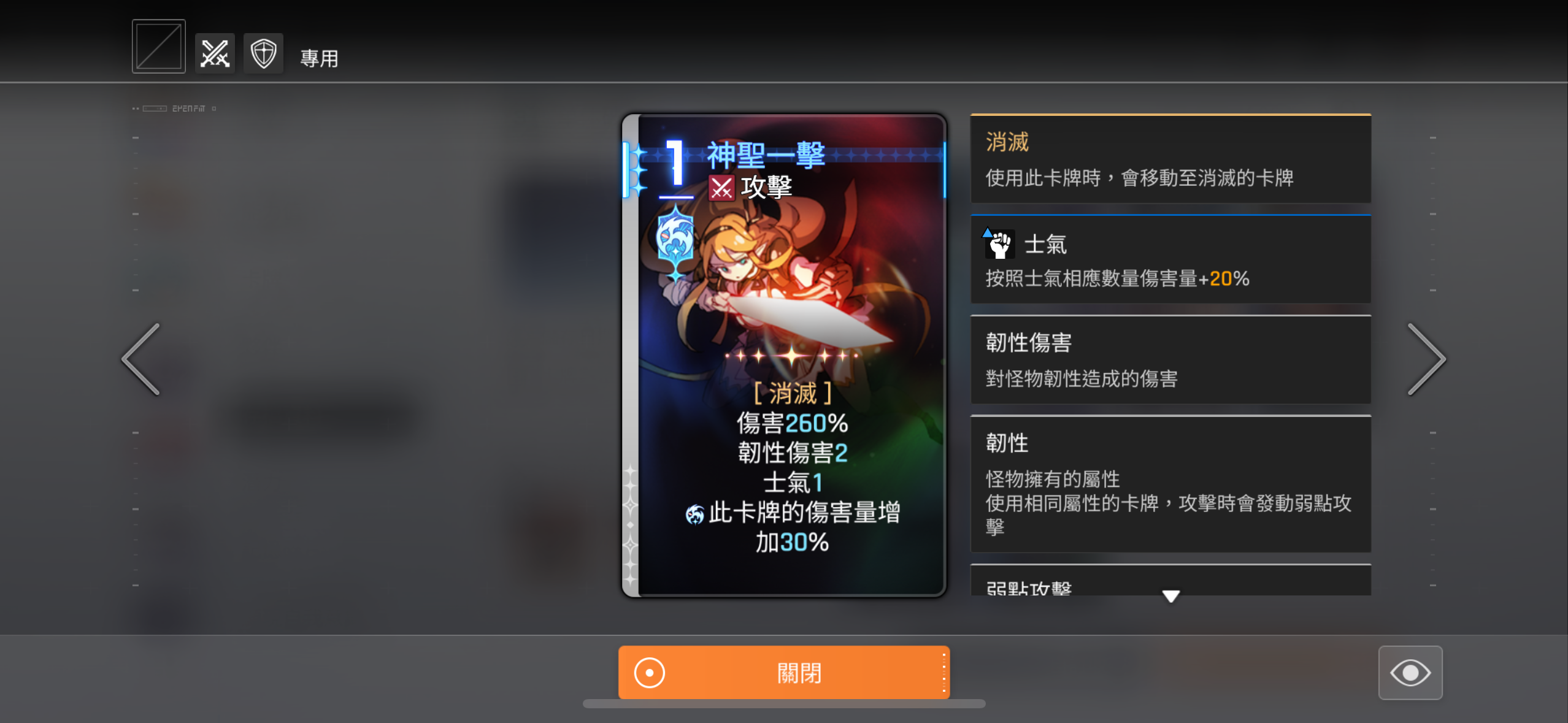
Task: Click the empty card frame icon top left
Action: coord(158,45)
